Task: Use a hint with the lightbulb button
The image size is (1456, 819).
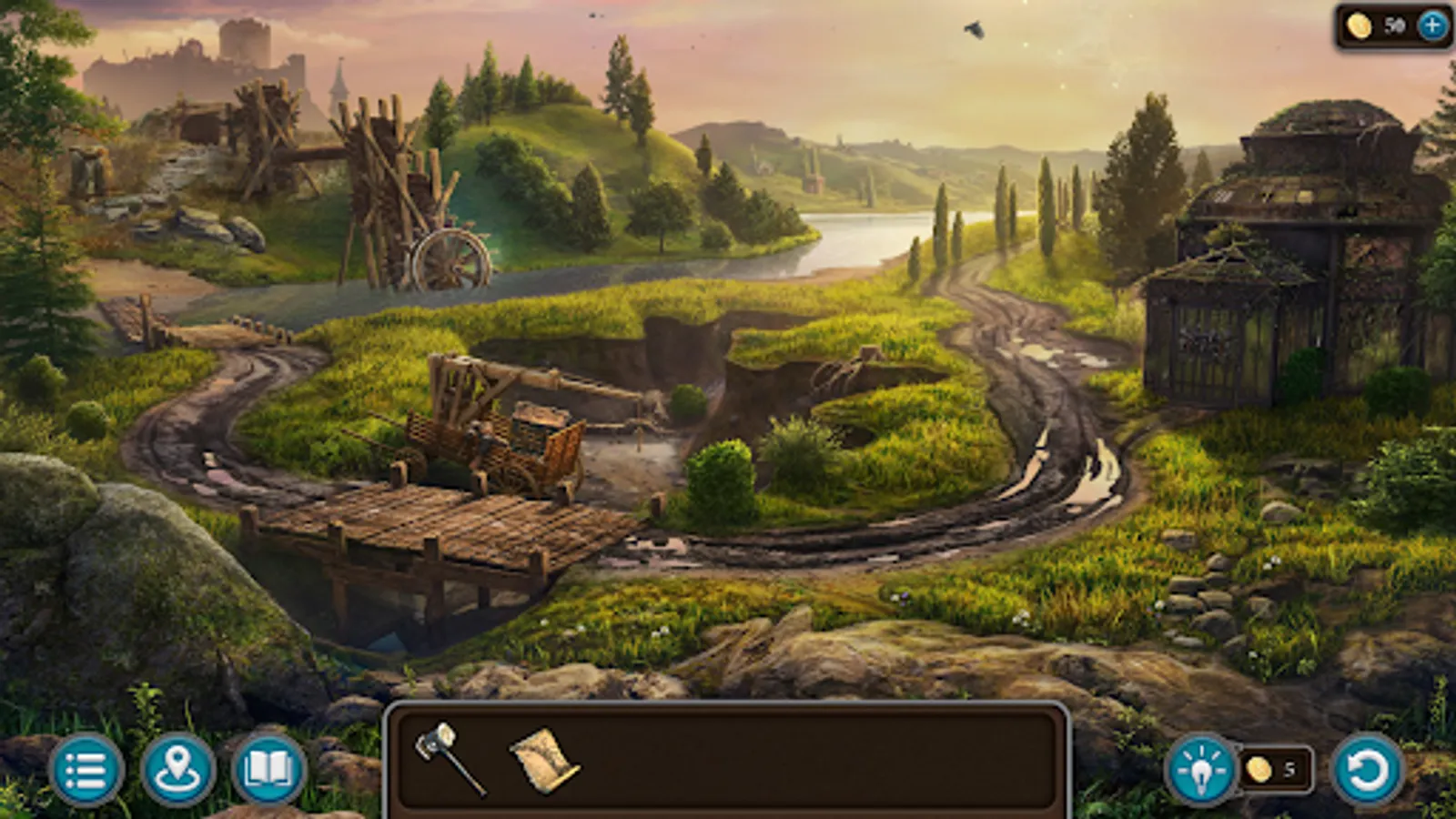Action: click(x=1203, y=771)
